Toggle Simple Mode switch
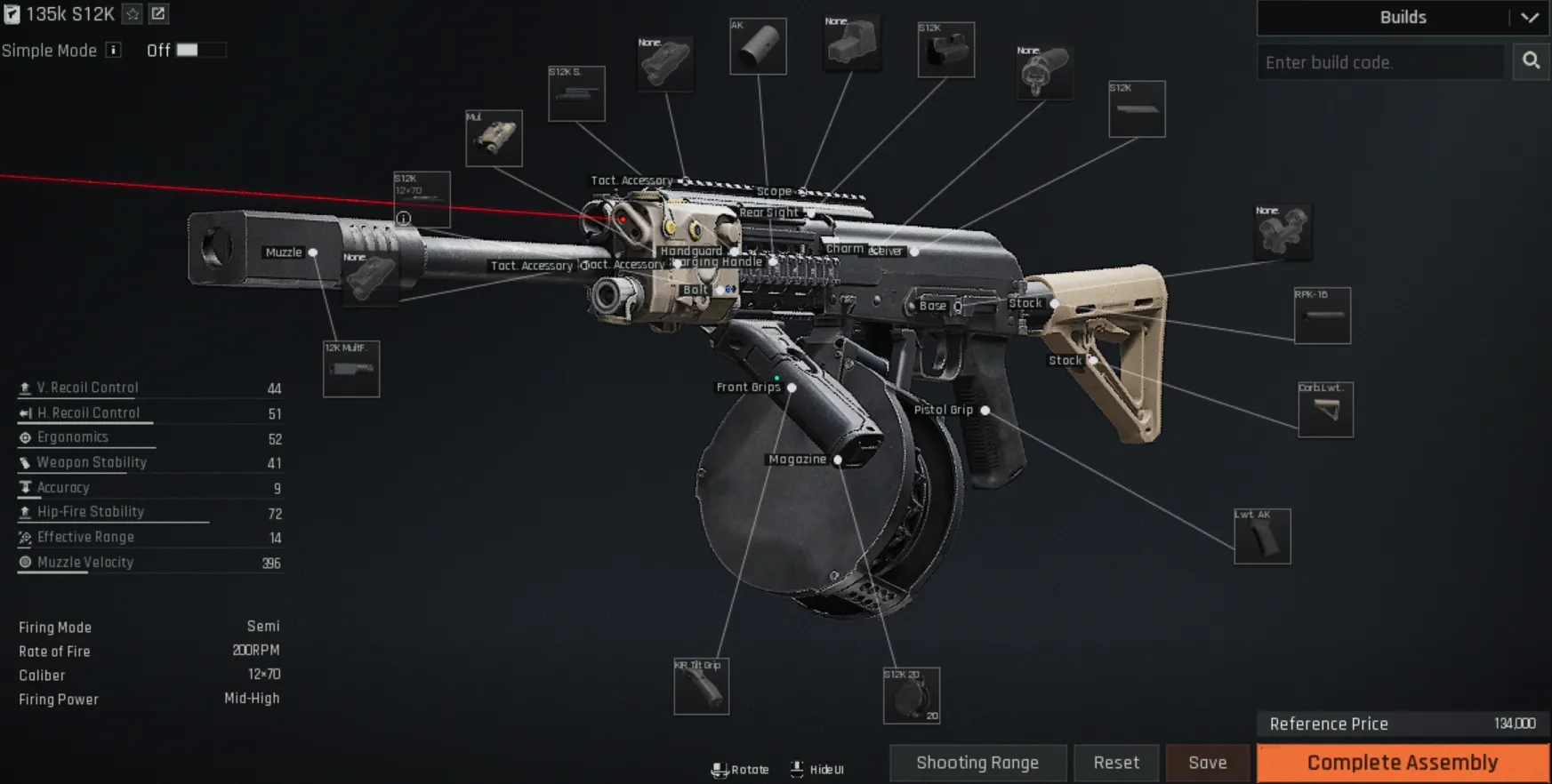 (200, 51)
